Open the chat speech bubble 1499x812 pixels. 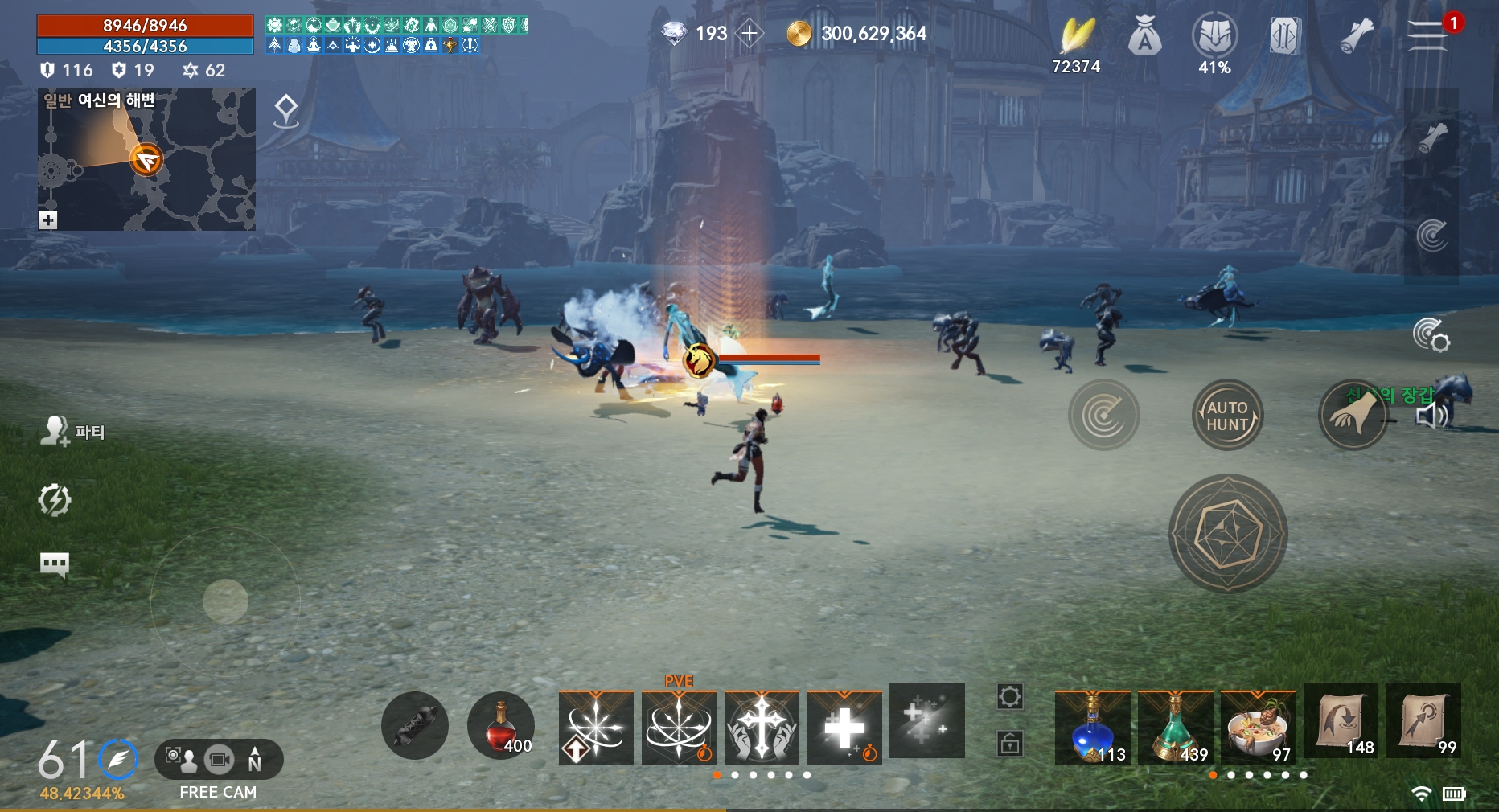pos(55,564)
